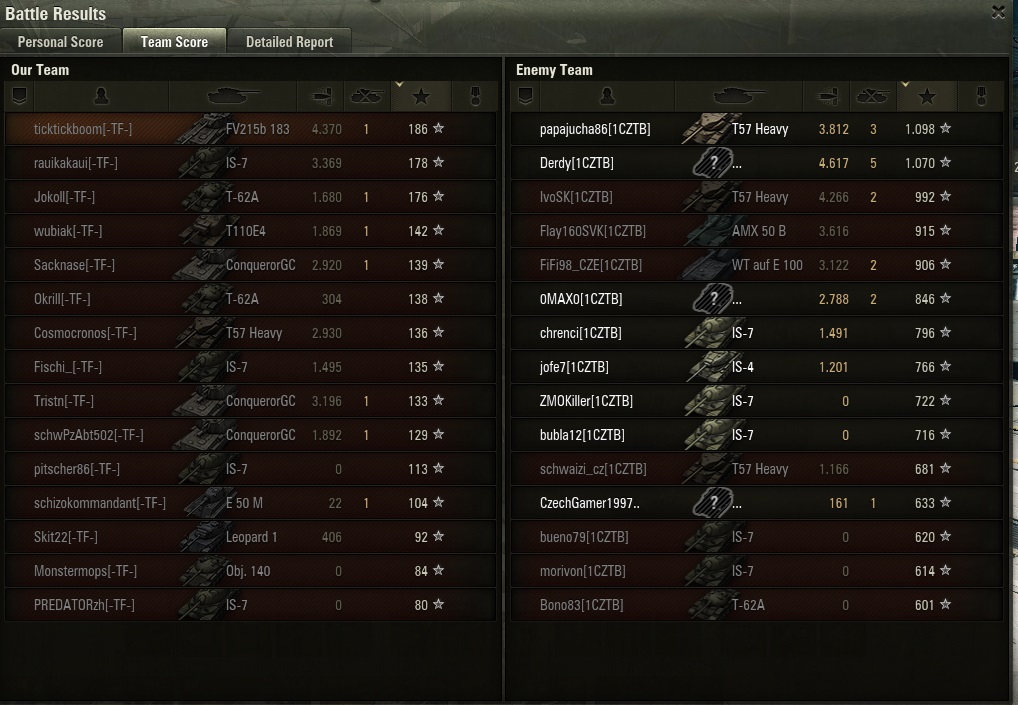Switch to the Personal Score tab
This screenshot has width=1018, height=705.
(60, 42)
